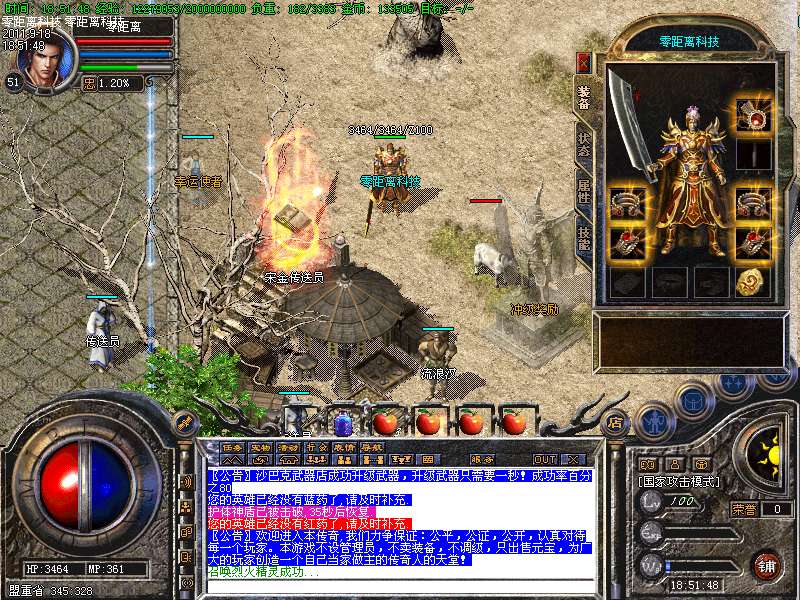The width and height of the screenshot is (800, 600).
Task: Open the 店 shop button
Action: click(614, 421)
